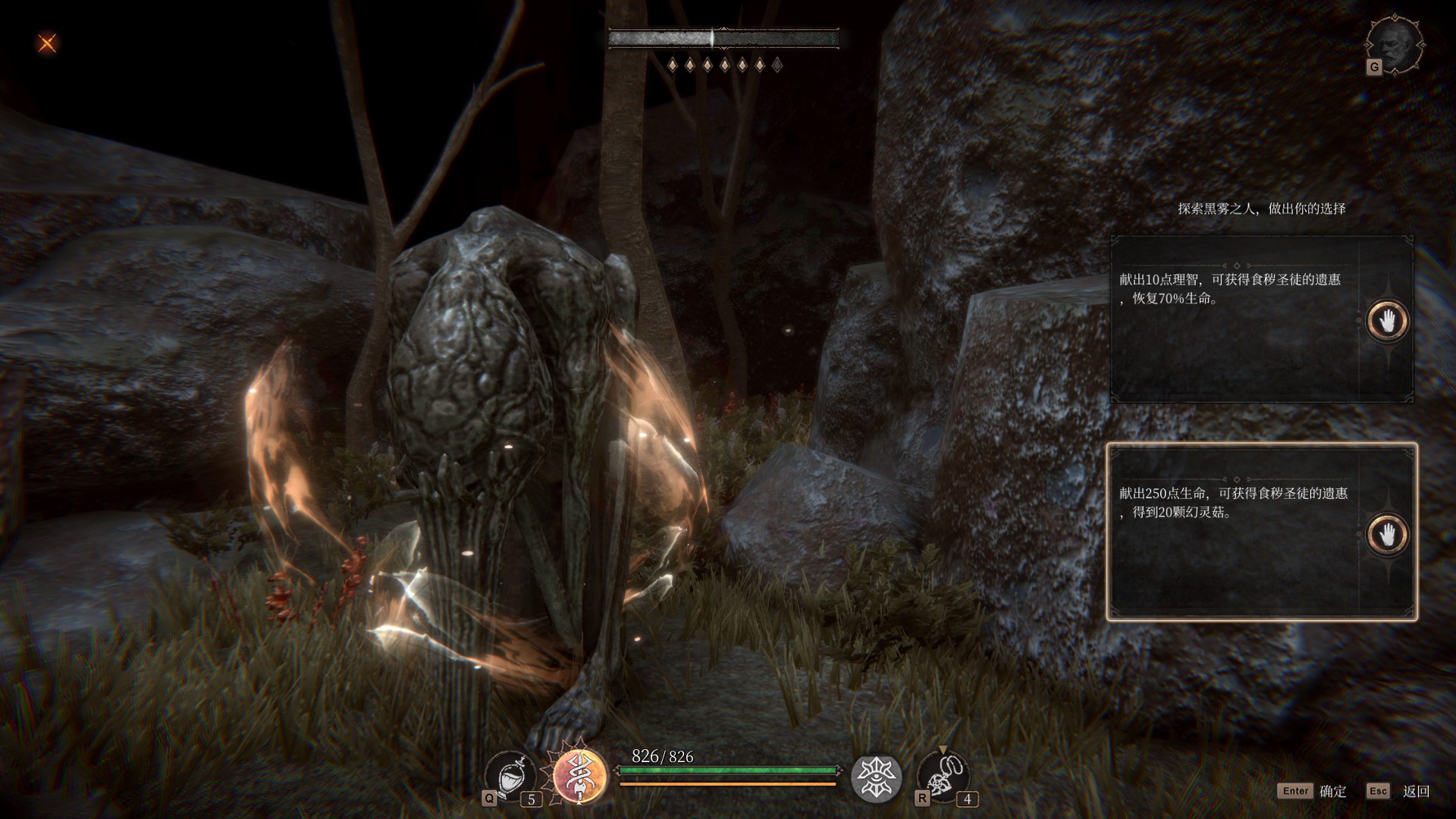Use the consumable item in the R slot
This screenshot has width=1456, height=819.
point(942,777)
